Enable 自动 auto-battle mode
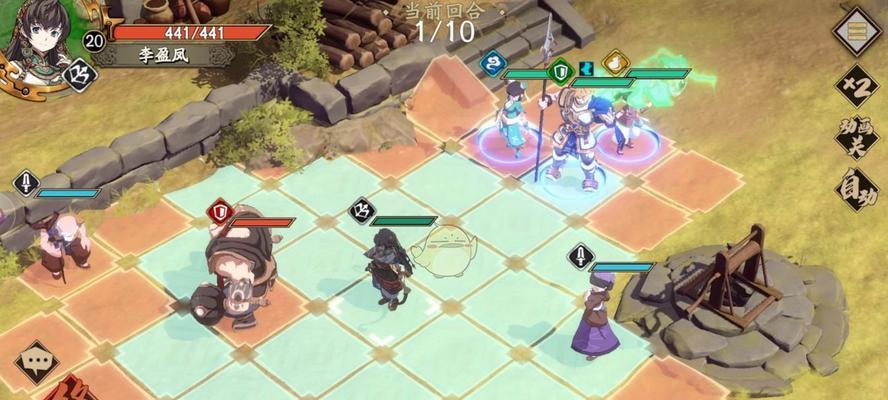 pos(857,189)
